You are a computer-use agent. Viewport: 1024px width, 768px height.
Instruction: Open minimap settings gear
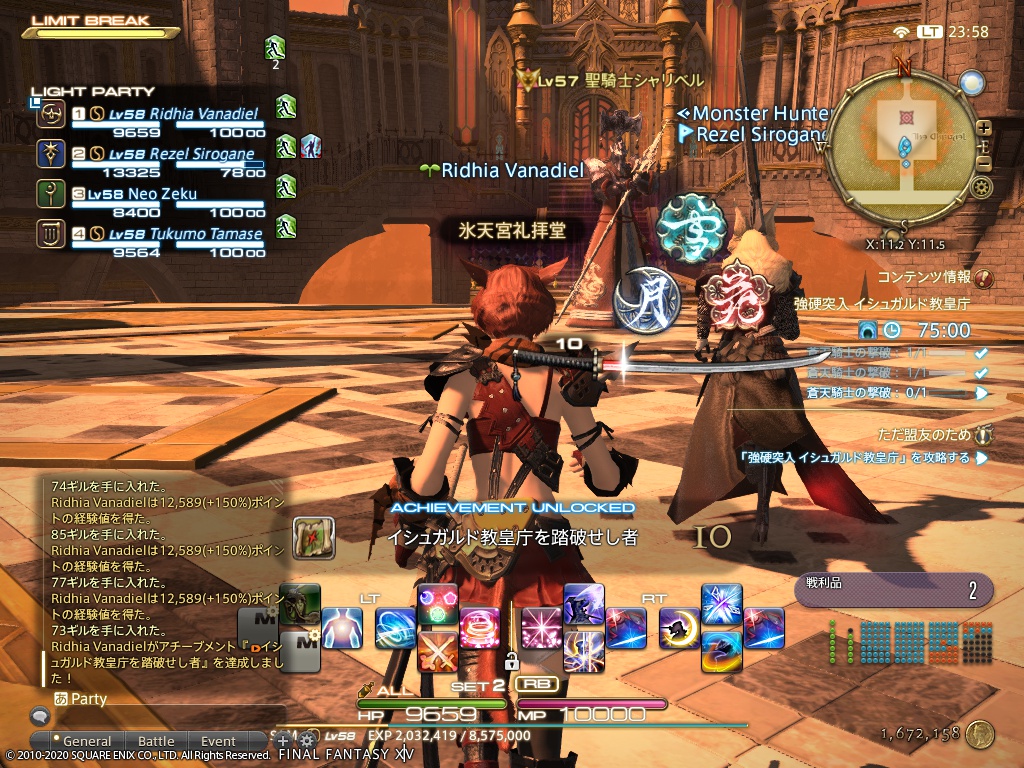(981, 187)
